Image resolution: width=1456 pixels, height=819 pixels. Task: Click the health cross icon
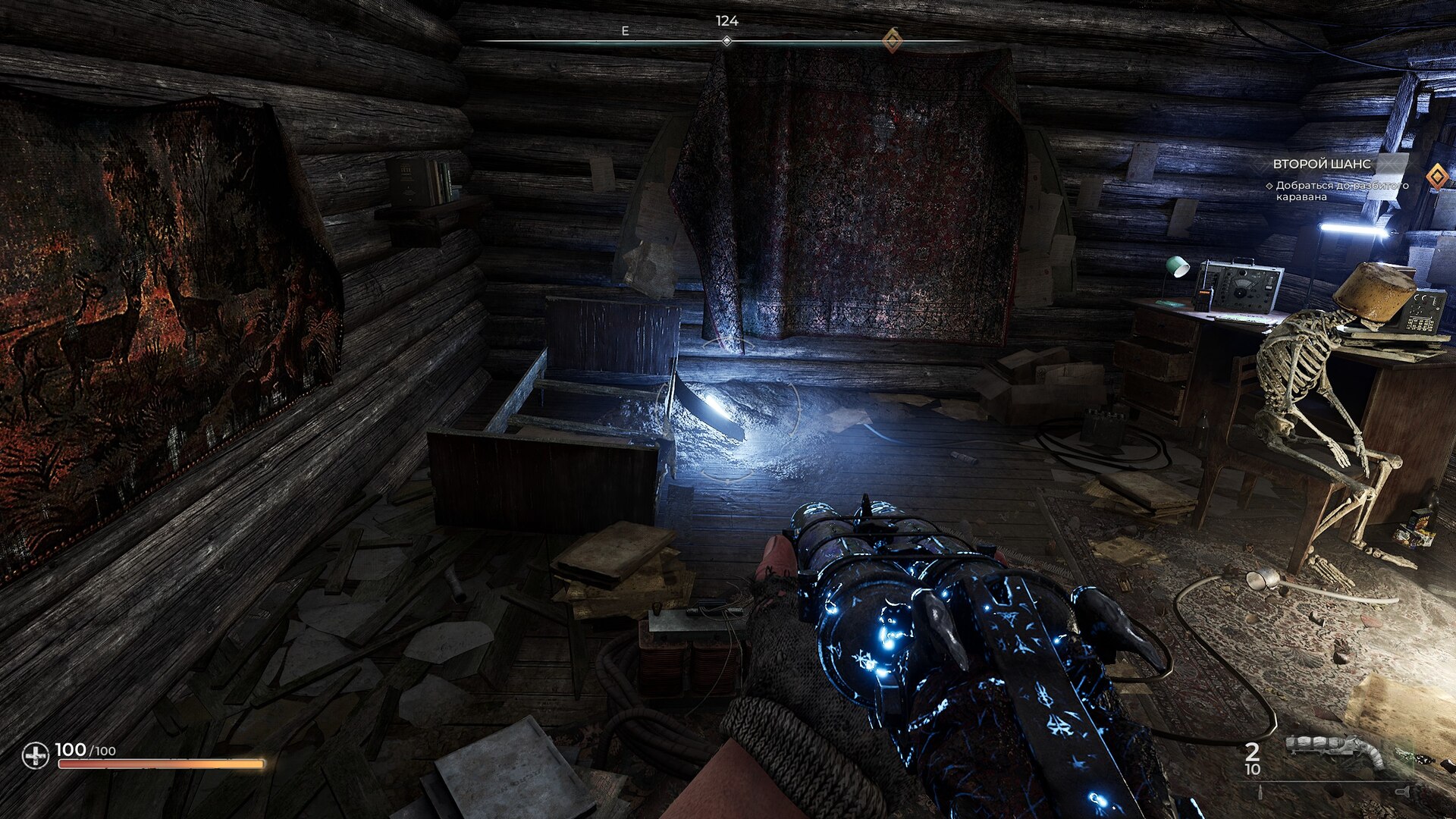pyautogui.click(x=35, y=755)
